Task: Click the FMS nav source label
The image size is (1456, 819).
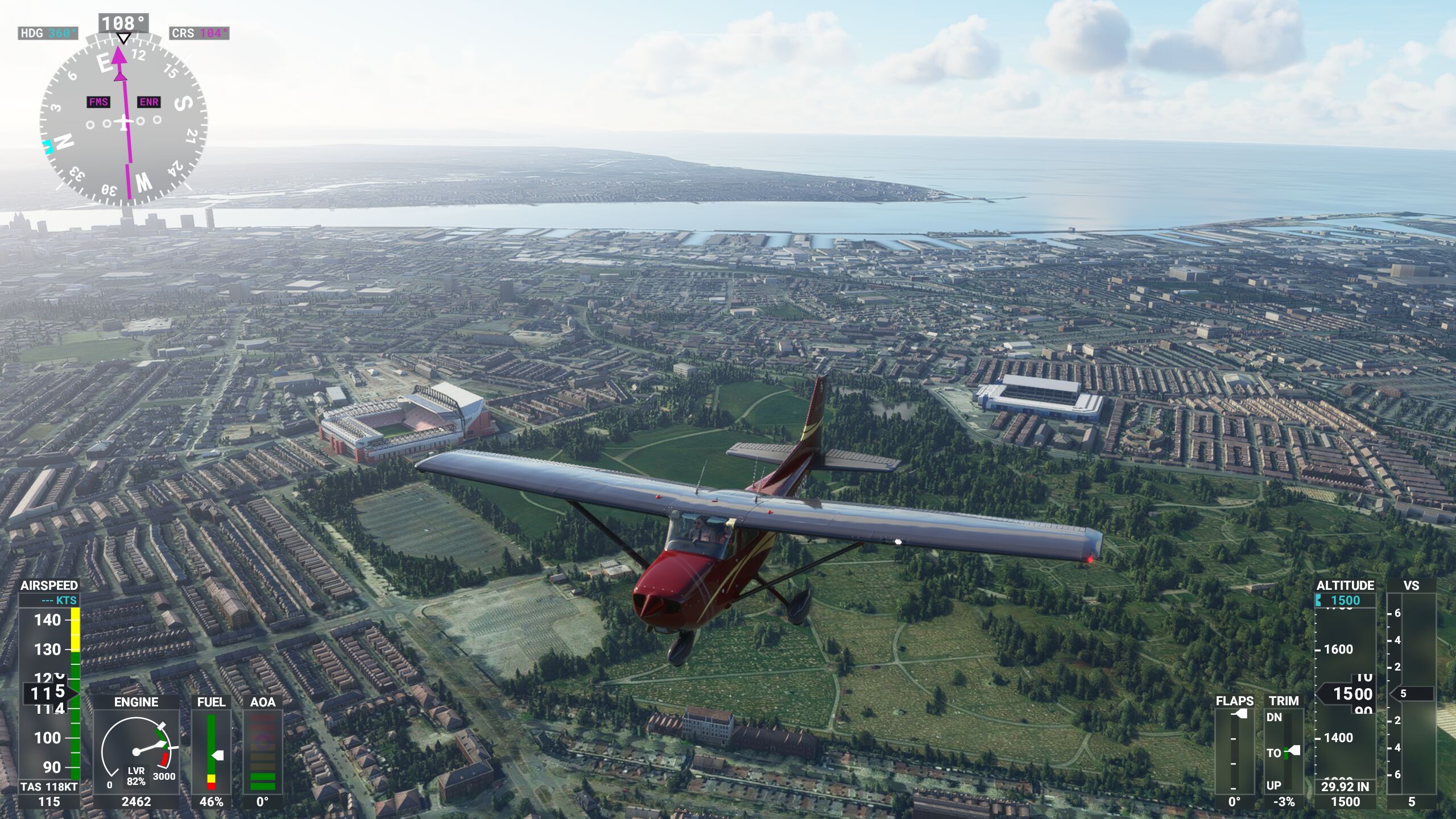Action: pos(98,102)
